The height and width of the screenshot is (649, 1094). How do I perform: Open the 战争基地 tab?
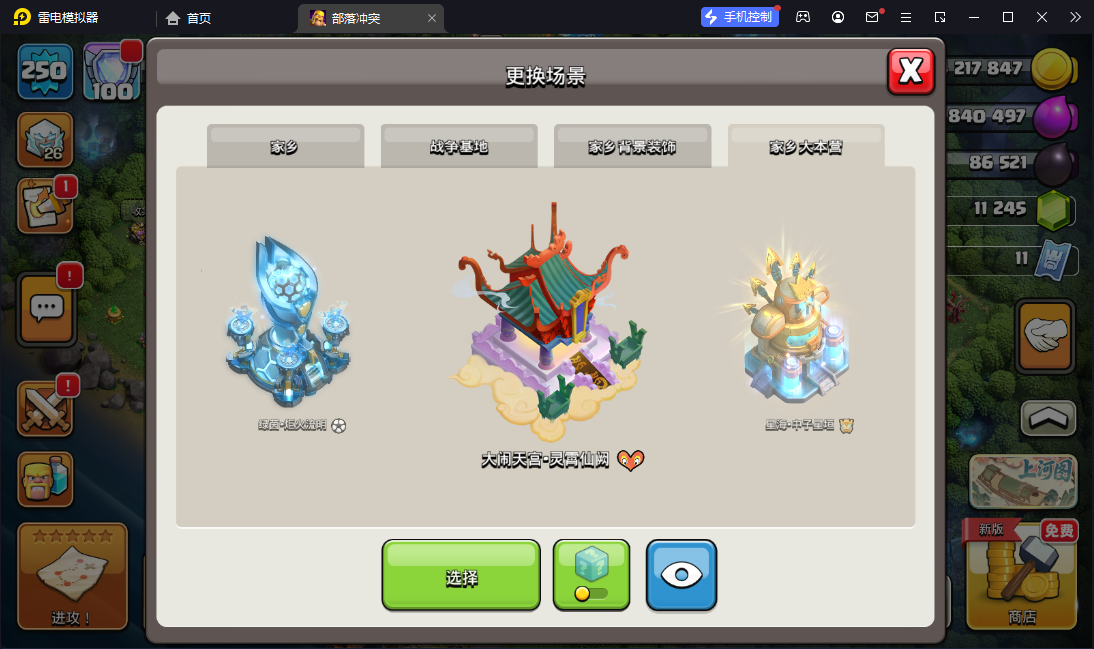tap(459, 147)
